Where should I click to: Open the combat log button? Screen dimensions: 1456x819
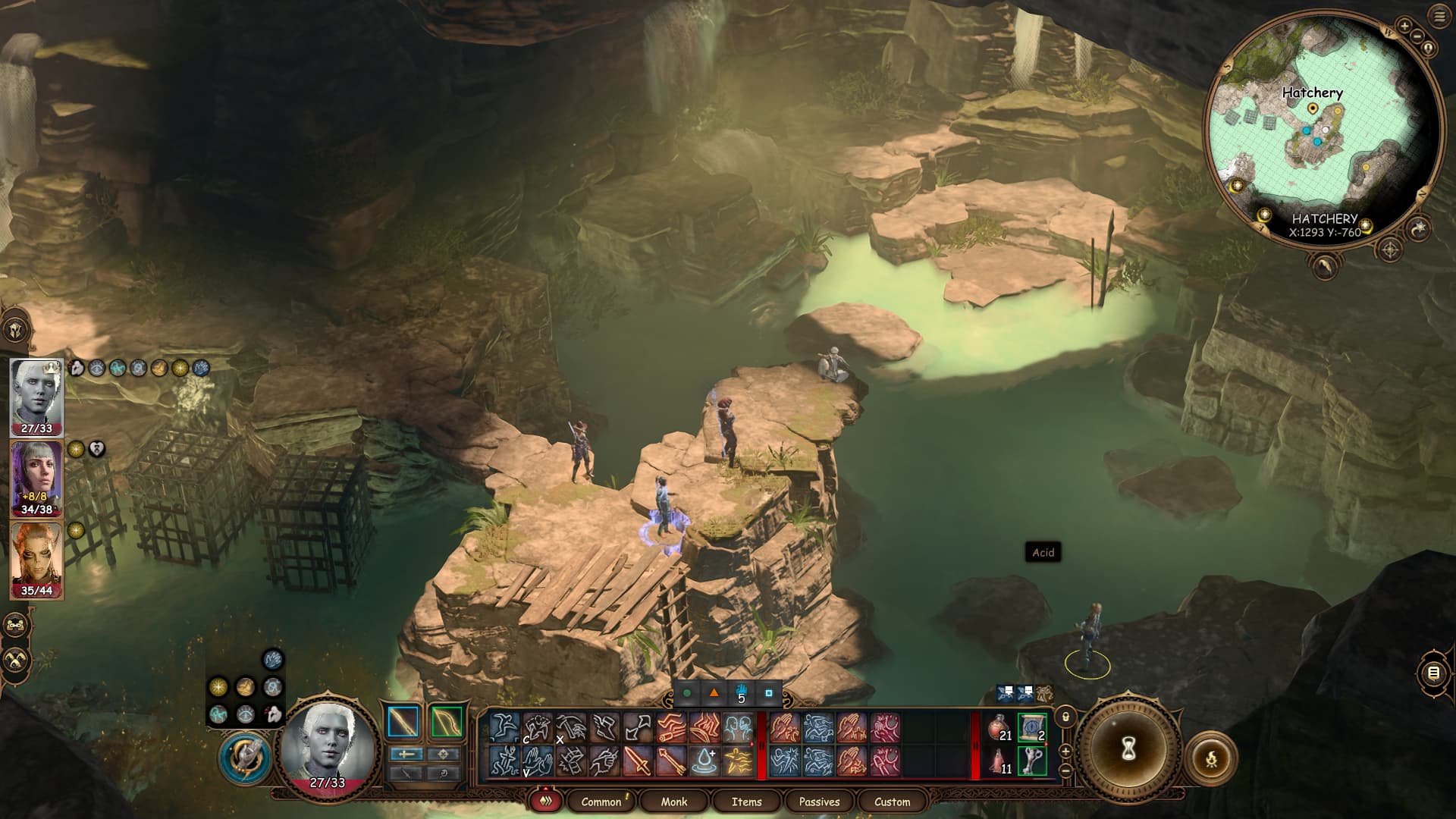point(1433,673)
